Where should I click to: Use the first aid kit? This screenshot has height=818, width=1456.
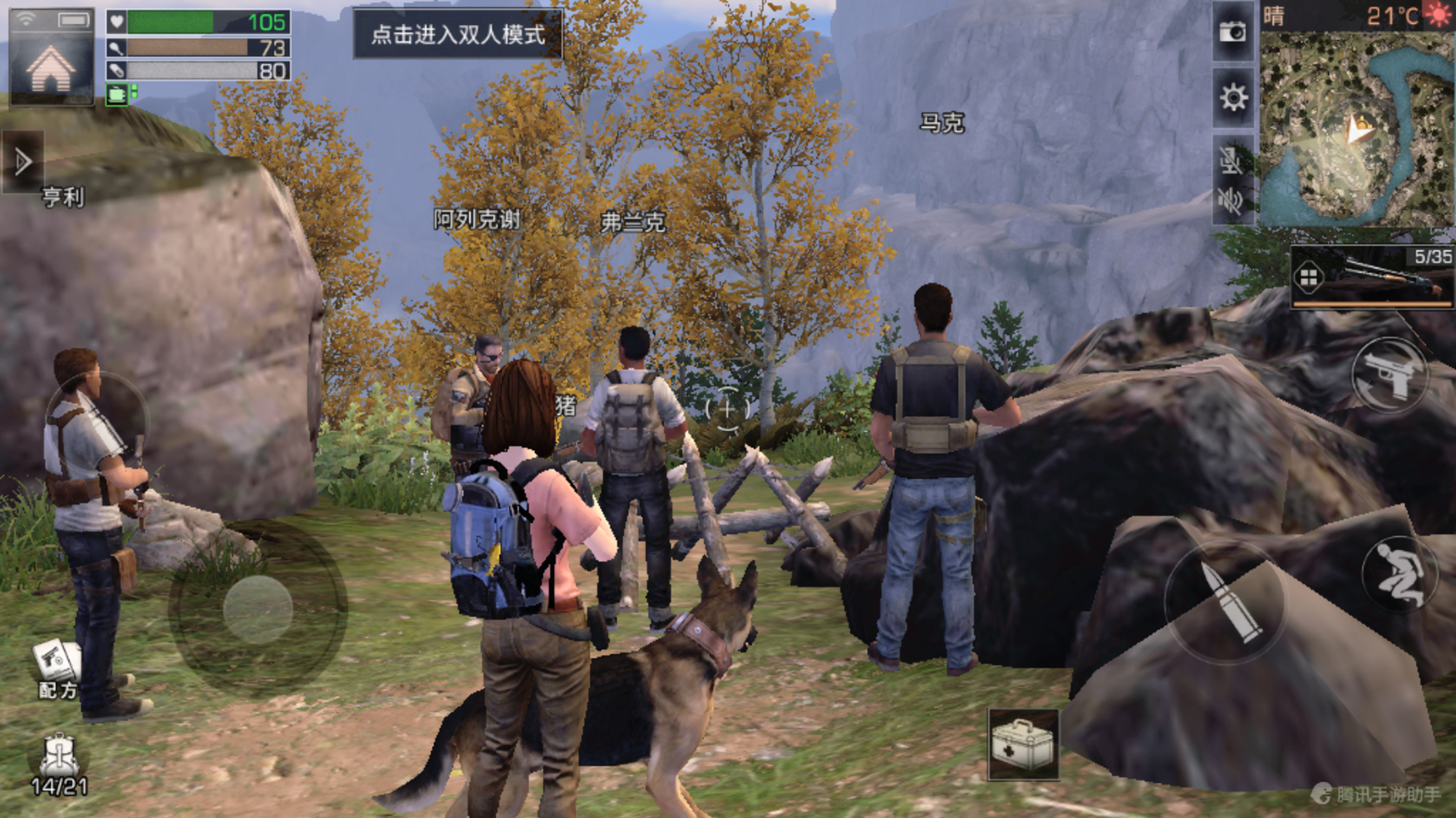[1023, 744]
